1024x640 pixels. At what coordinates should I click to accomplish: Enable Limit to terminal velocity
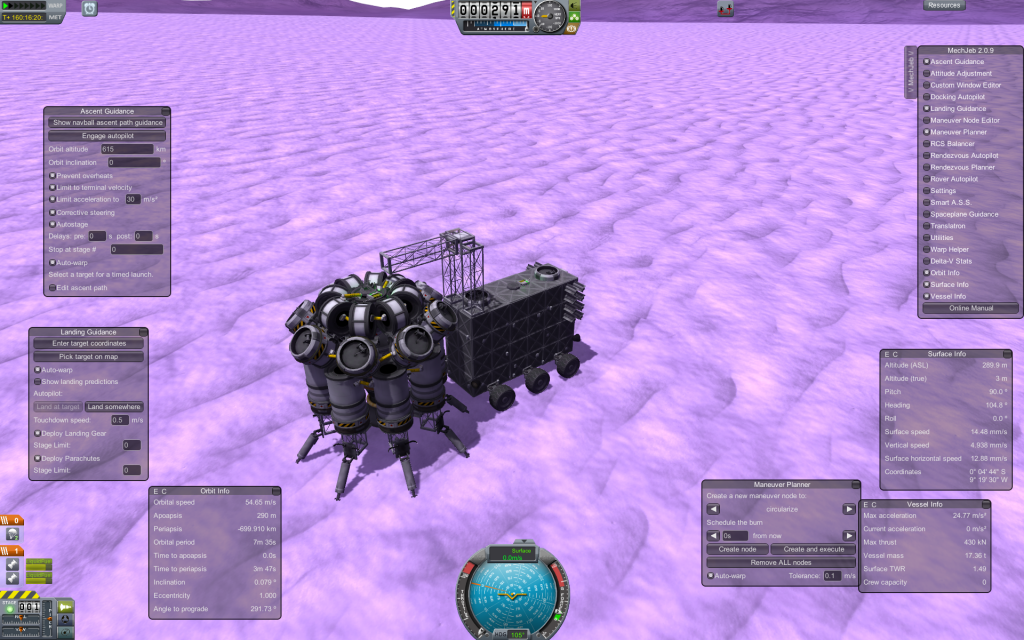point(52,187)
